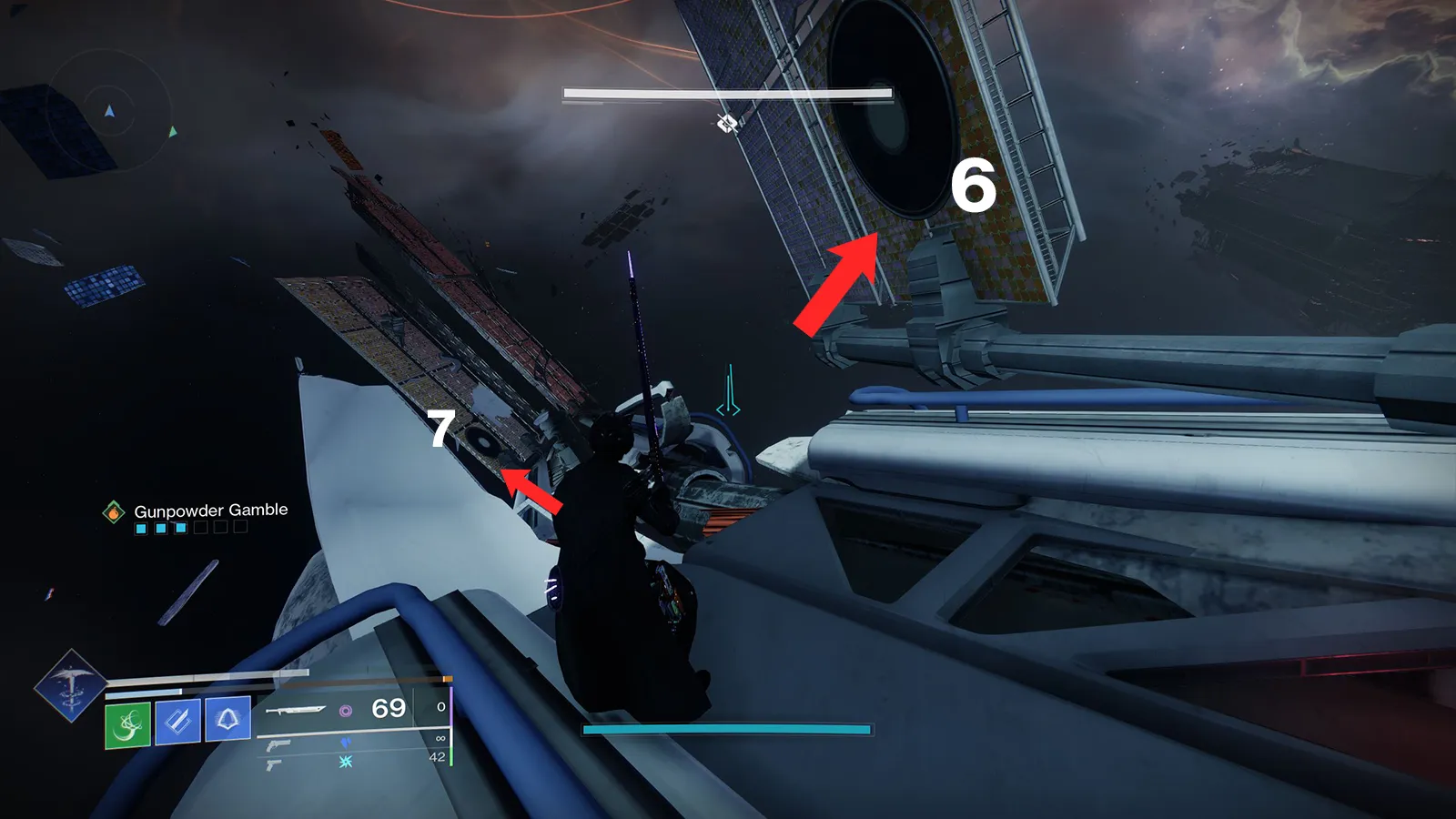The image size is (1456, 819).
Task: Switch to the hand cannon weapon icon
Action: [278, 745]
